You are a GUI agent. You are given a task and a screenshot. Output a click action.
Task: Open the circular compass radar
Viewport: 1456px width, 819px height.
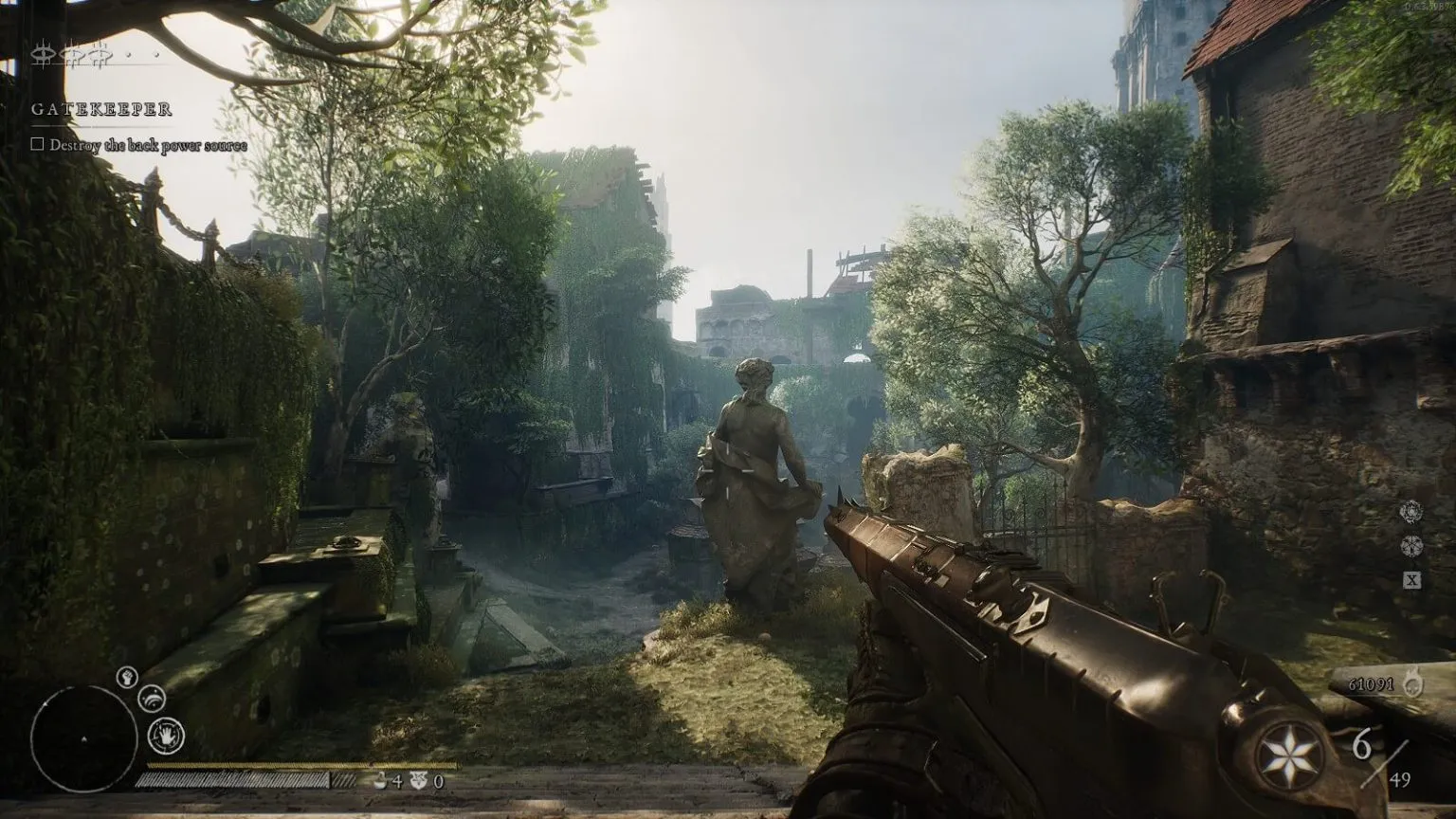tap(83, 737)
